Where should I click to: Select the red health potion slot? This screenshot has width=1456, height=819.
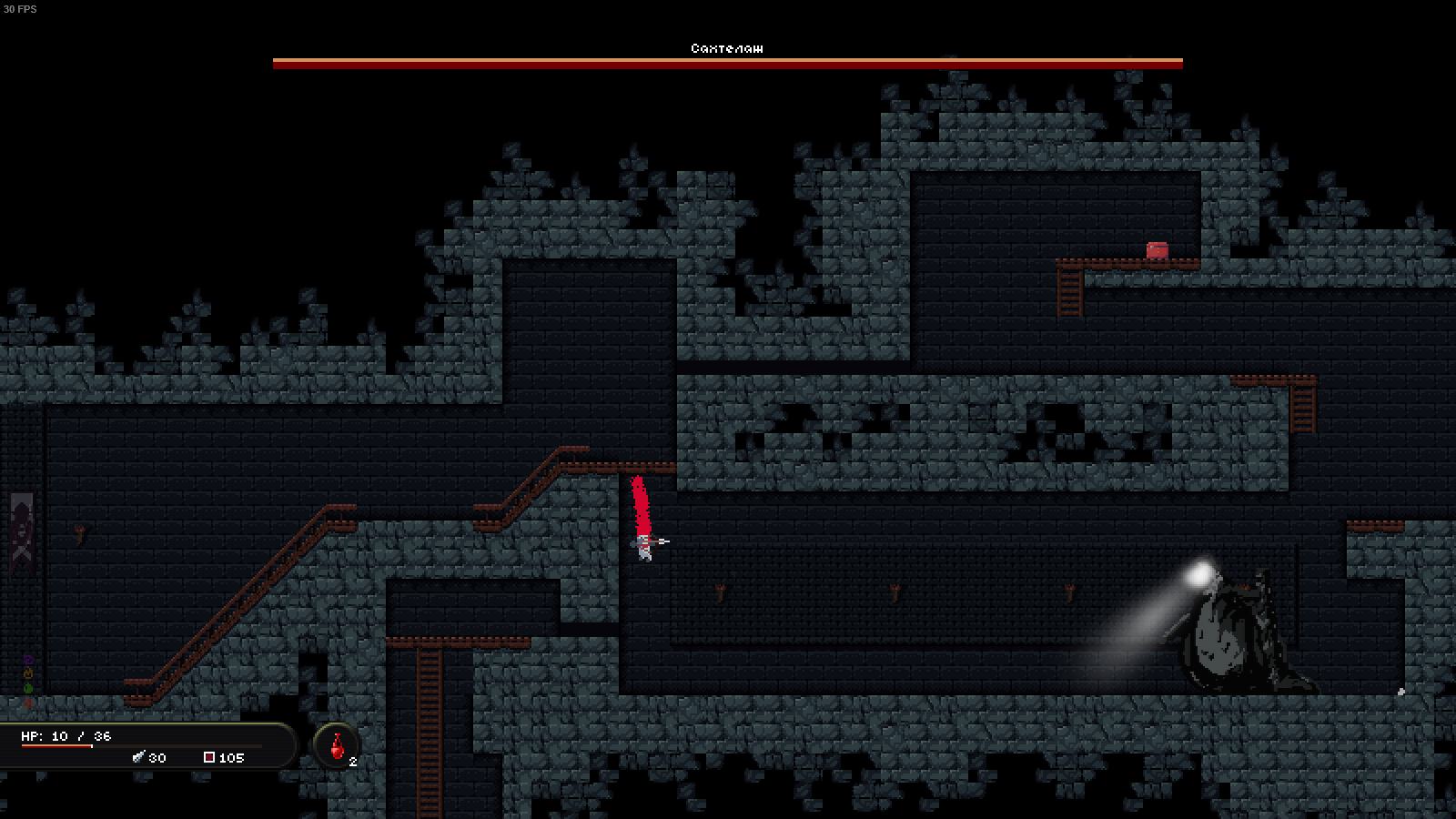click(337, 745)
